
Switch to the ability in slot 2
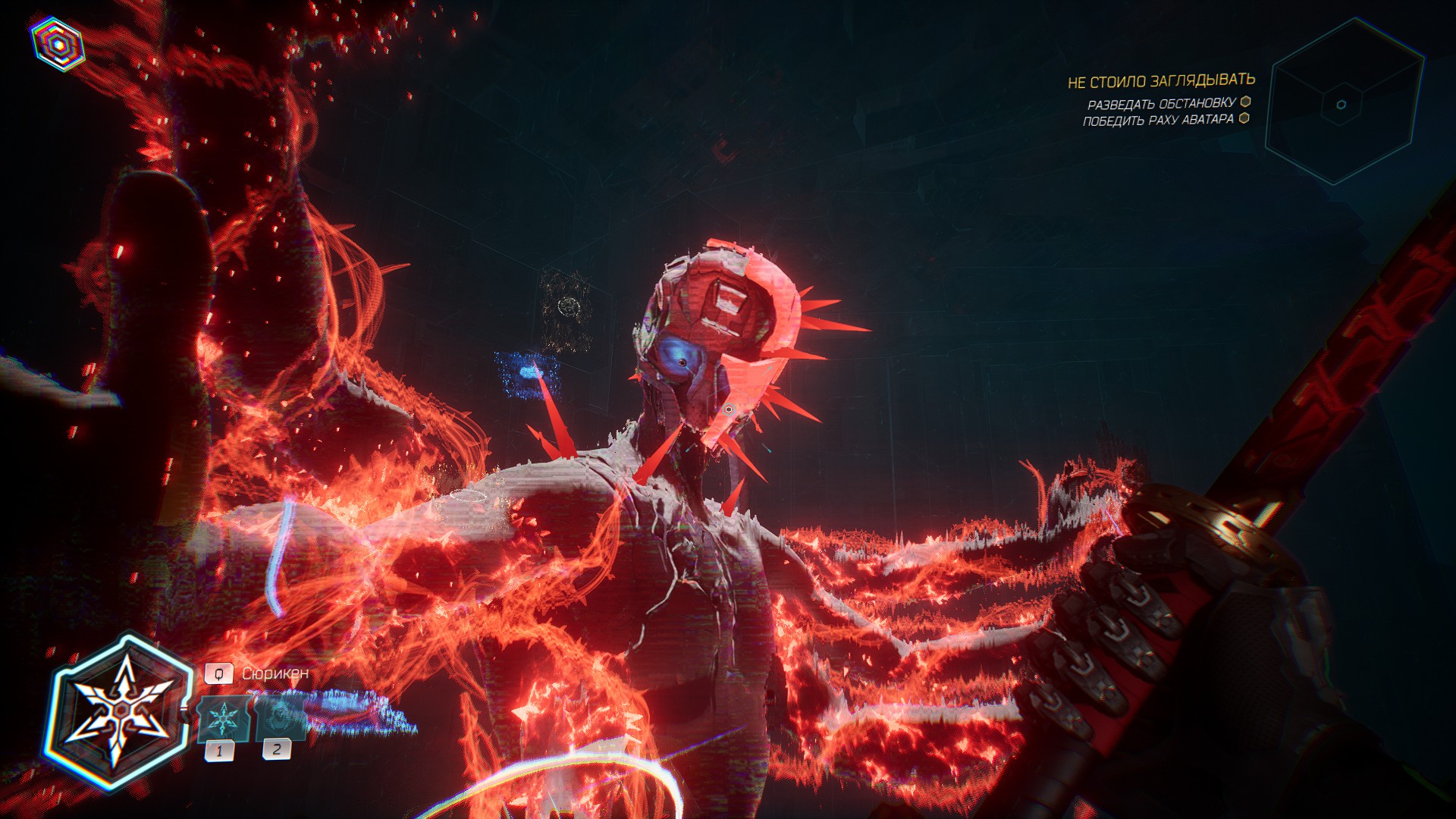pyautogui.click(x=278, y=718)
